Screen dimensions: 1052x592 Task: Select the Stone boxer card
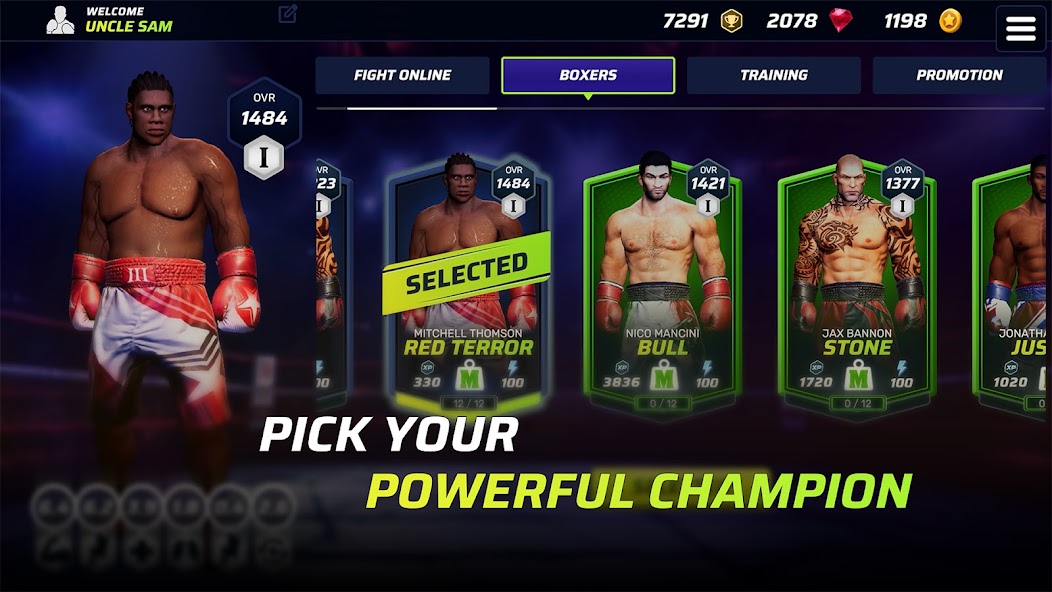coord(857,285)
